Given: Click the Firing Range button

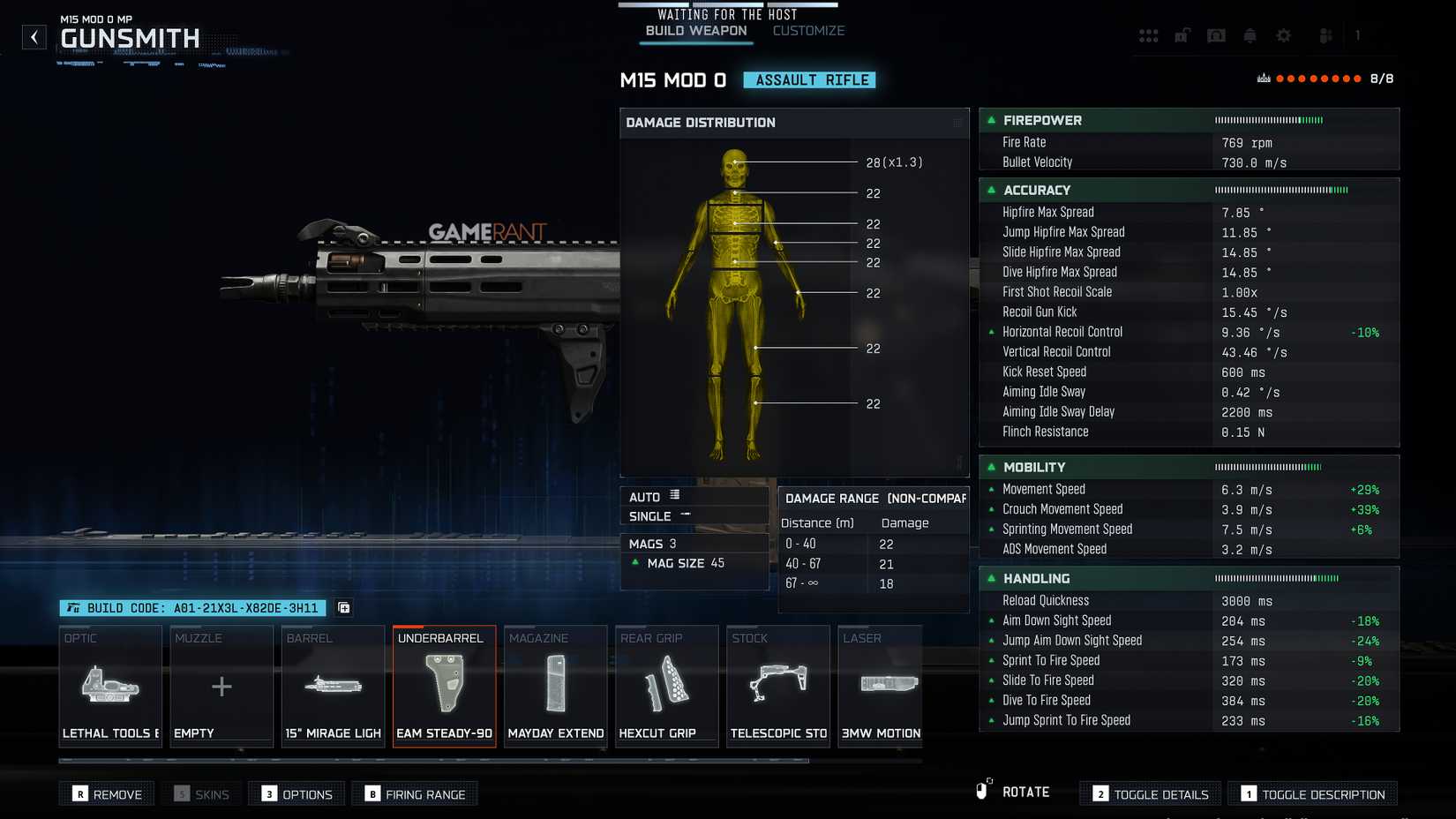Looking at the screenshot, I should tap(414, 793).
